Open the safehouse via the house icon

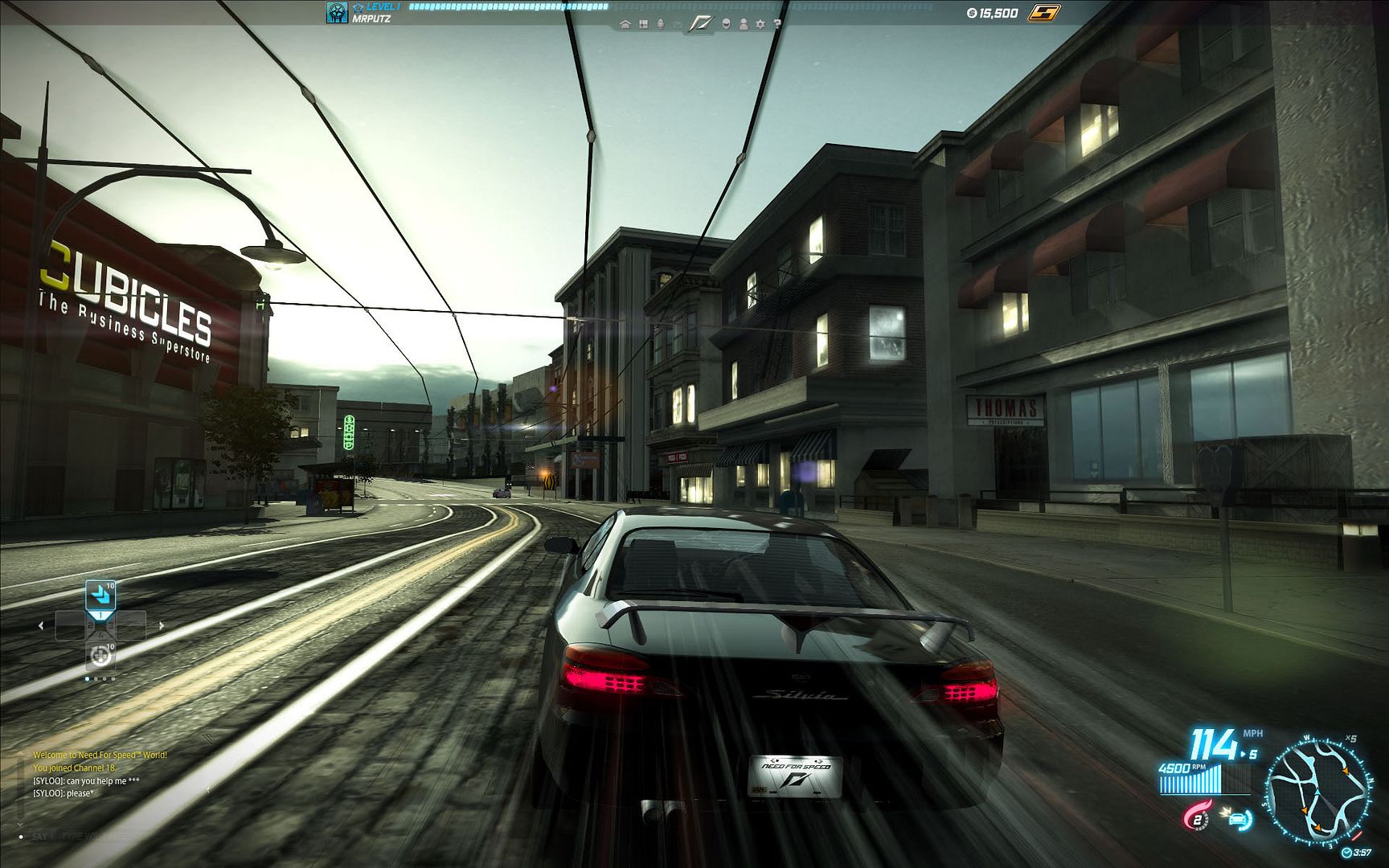click(625, 24)
